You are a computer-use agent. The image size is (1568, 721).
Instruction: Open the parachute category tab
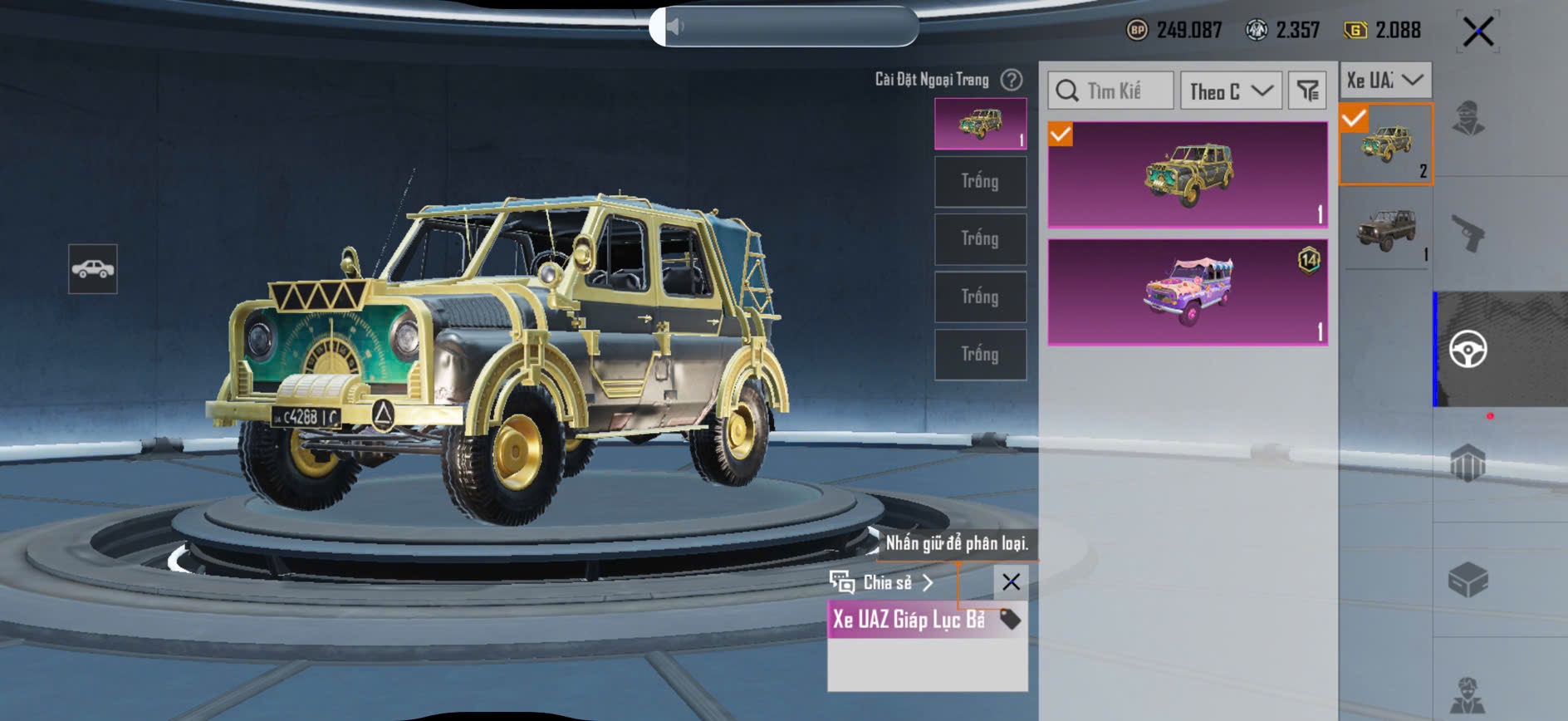point(1468,463)
